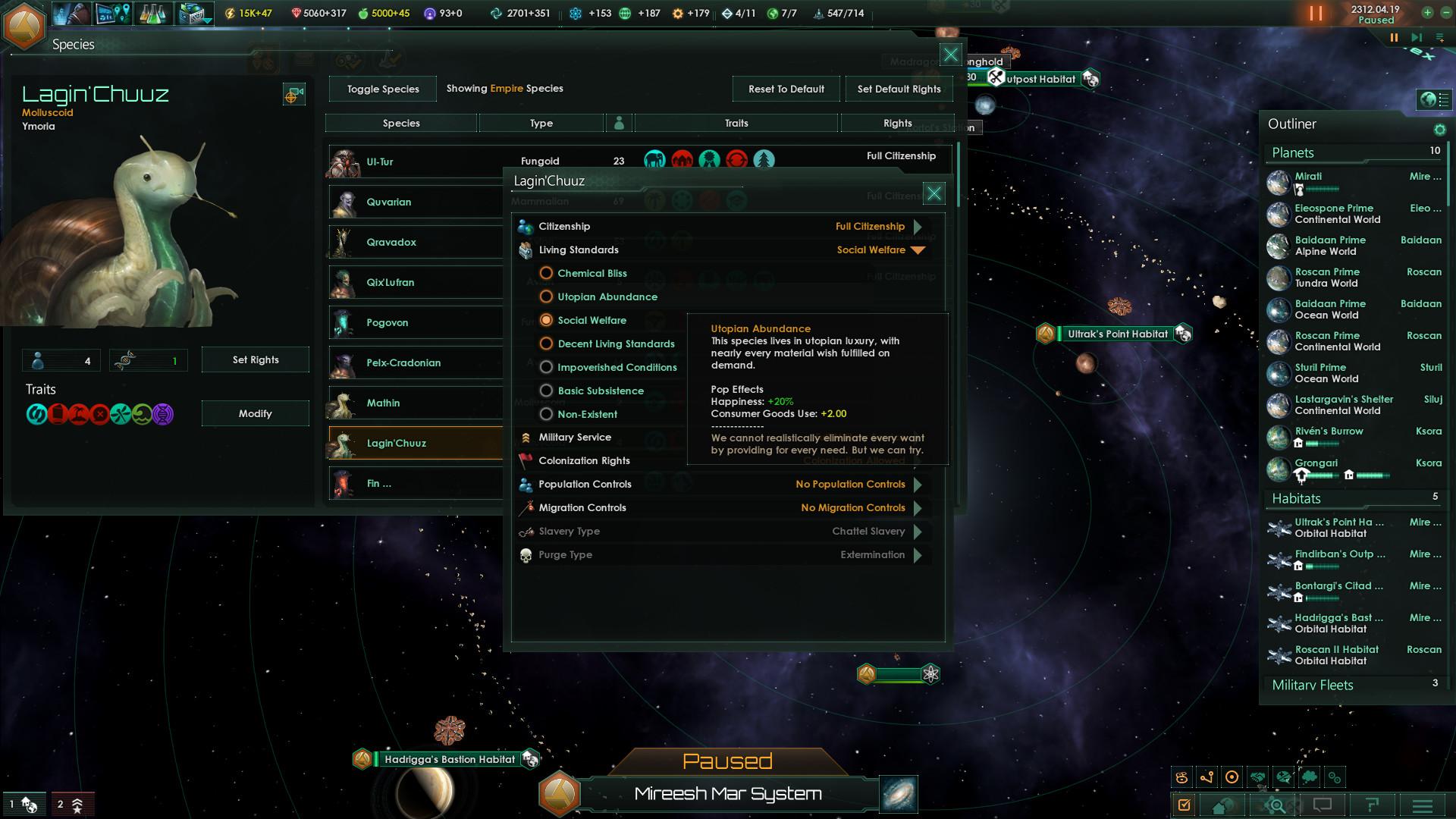Select the opinion map mode brain icon
This screenshot has width=1456, height=819.
[1283, 778]
